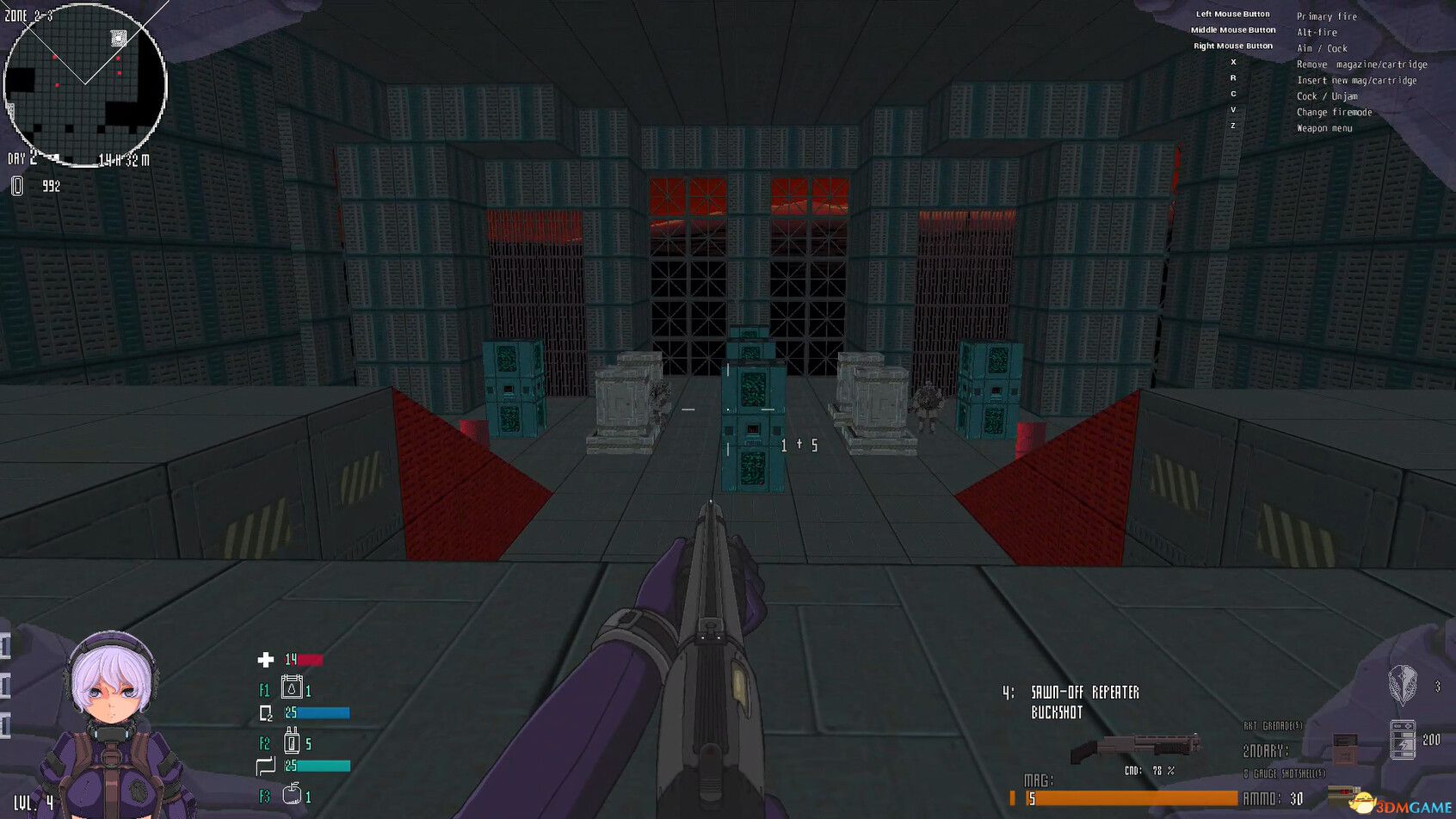Select the battery icon showing 200 charge
Image resolution: width=1456 pixels, height=819 pixels.
tap(1403, 738)
